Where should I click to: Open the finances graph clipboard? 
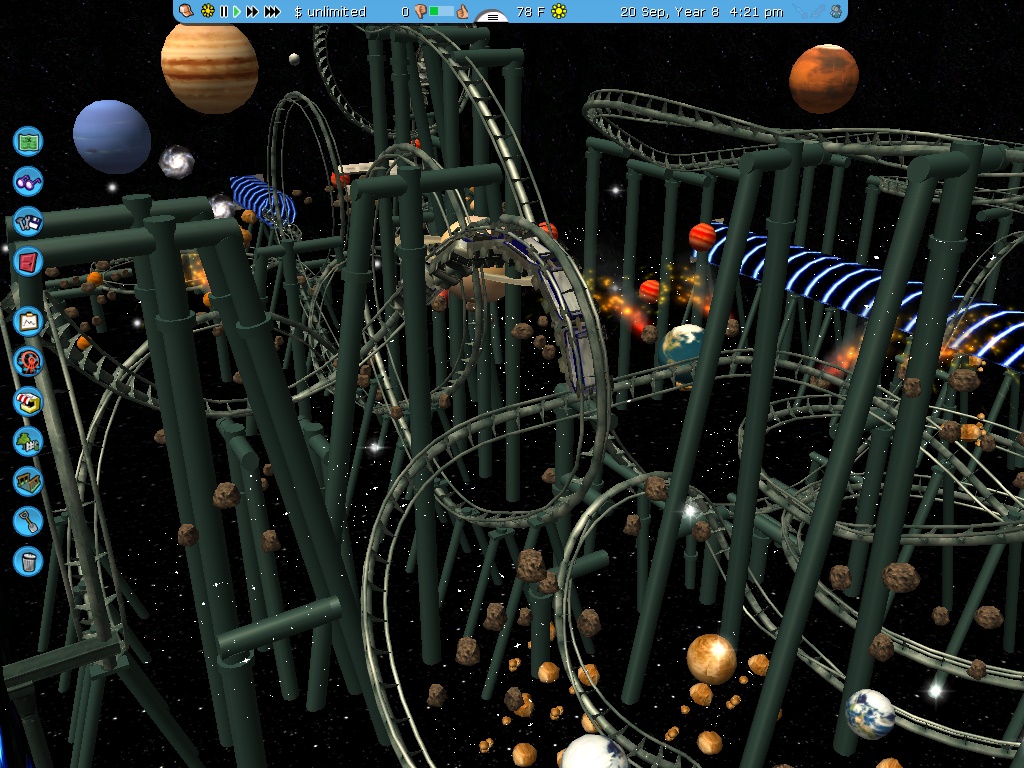(x=29, y=321)
